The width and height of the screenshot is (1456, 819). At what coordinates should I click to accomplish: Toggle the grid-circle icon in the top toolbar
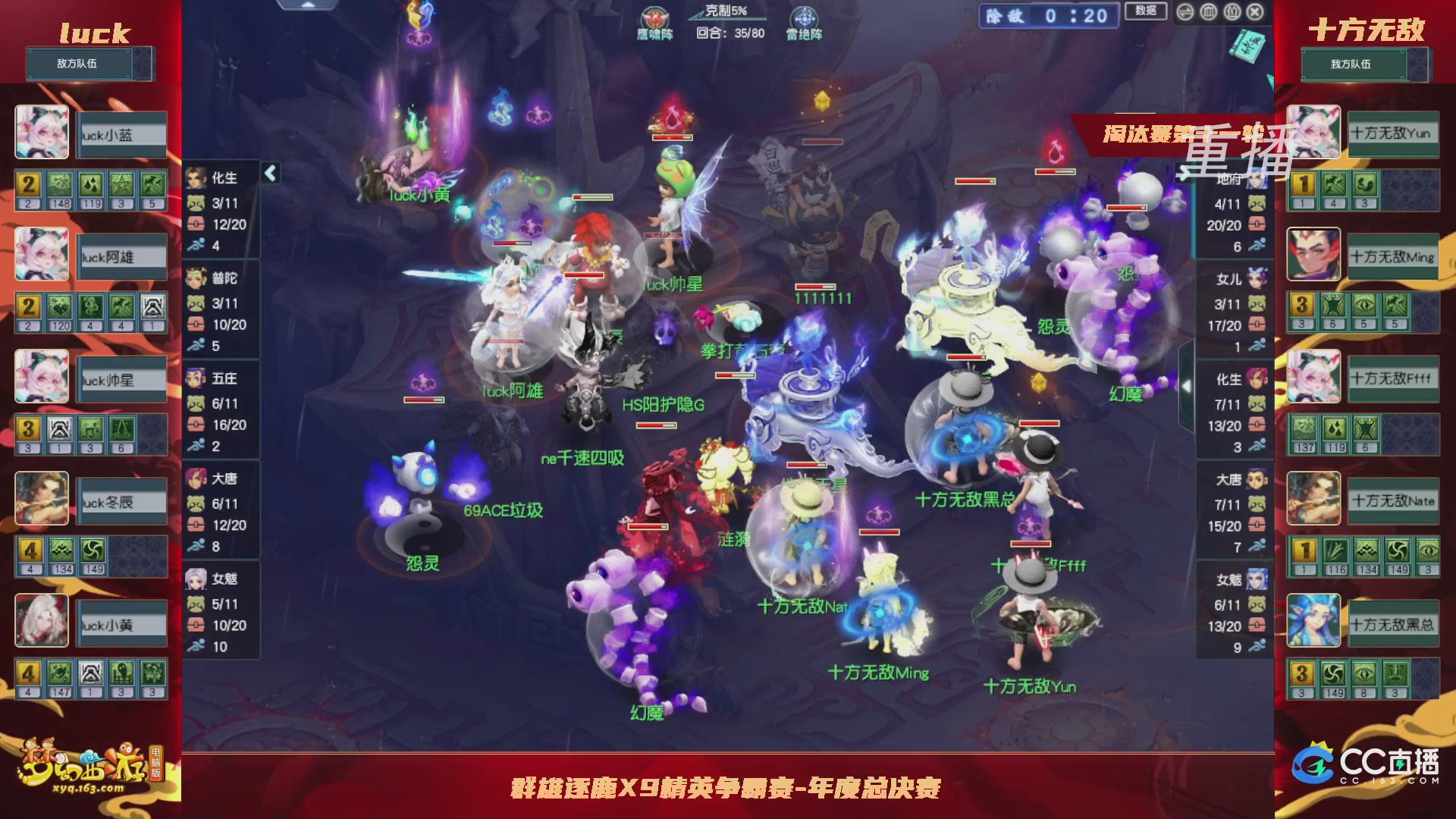[x=1209, y=13]
